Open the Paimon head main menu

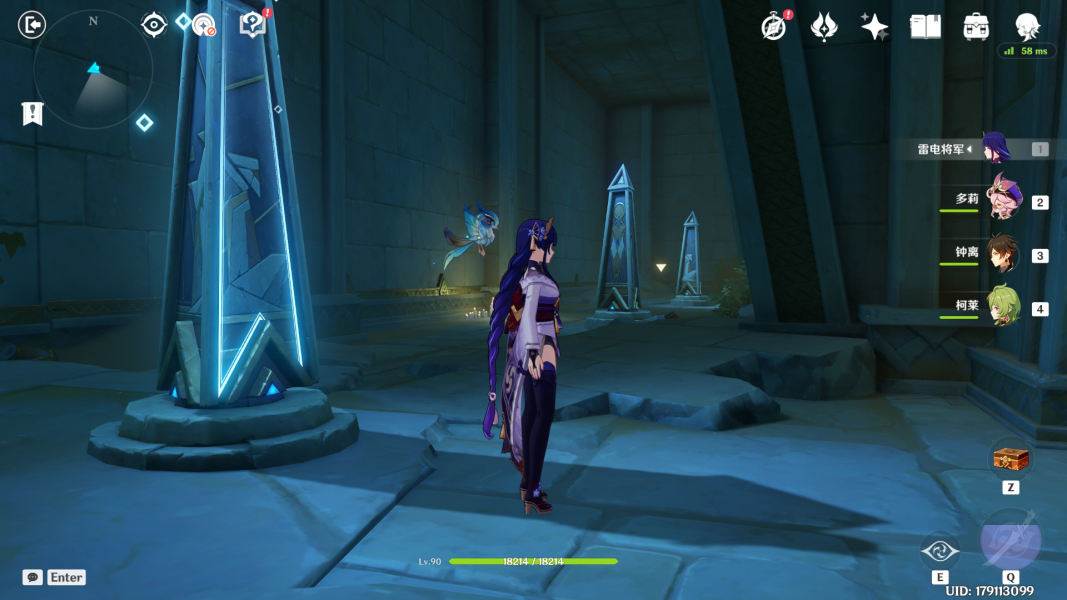[x=1027, y=26]
